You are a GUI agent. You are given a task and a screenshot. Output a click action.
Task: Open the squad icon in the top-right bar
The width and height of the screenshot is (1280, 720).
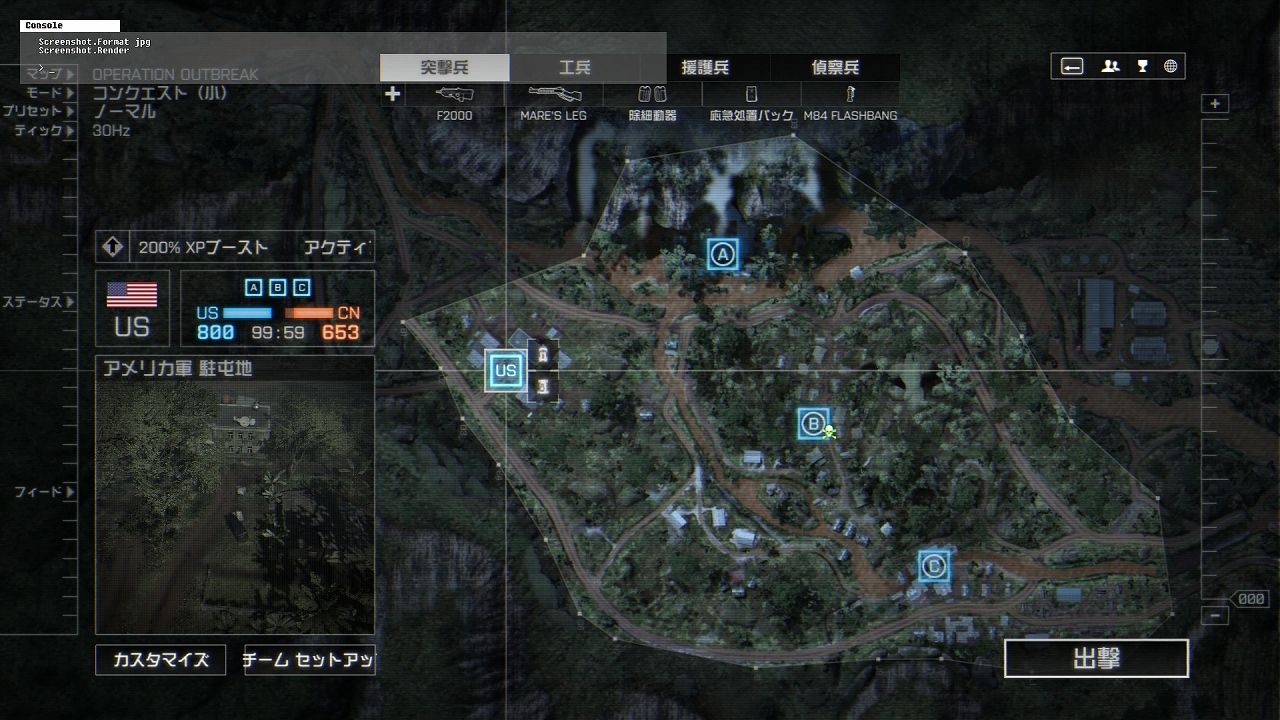1110,67
